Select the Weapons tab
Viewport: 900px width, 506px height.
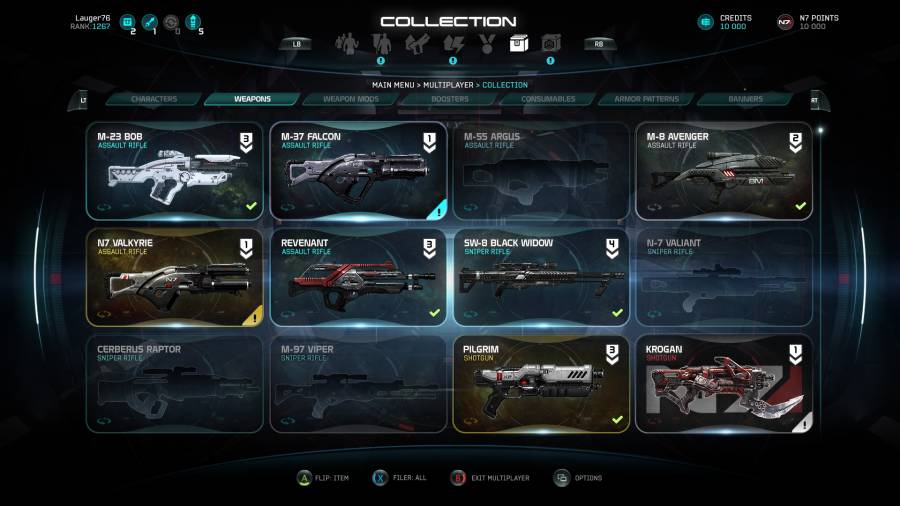(x=251, y=99)
